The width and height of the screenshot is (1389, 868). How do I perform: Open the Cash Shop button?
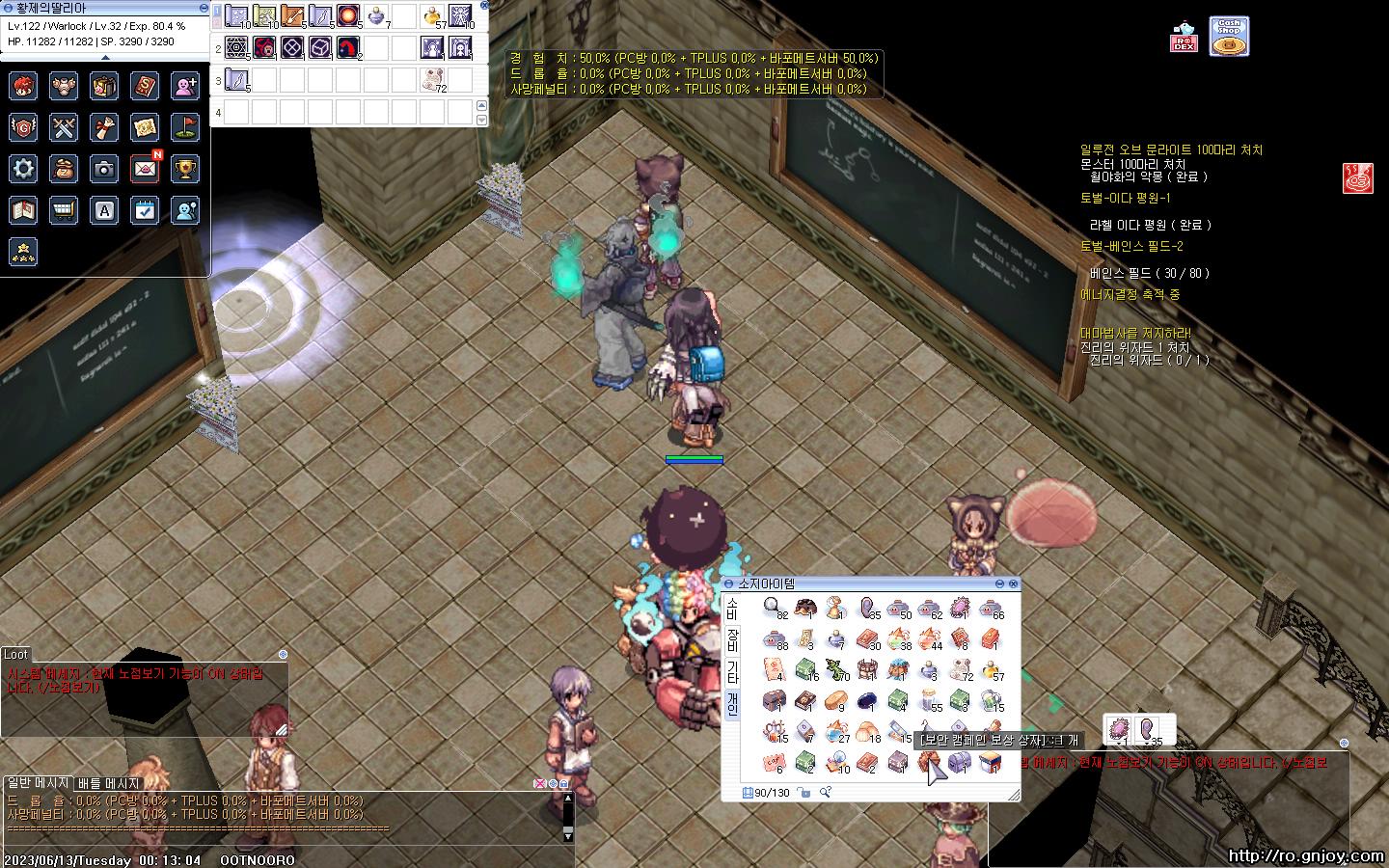1228,37
